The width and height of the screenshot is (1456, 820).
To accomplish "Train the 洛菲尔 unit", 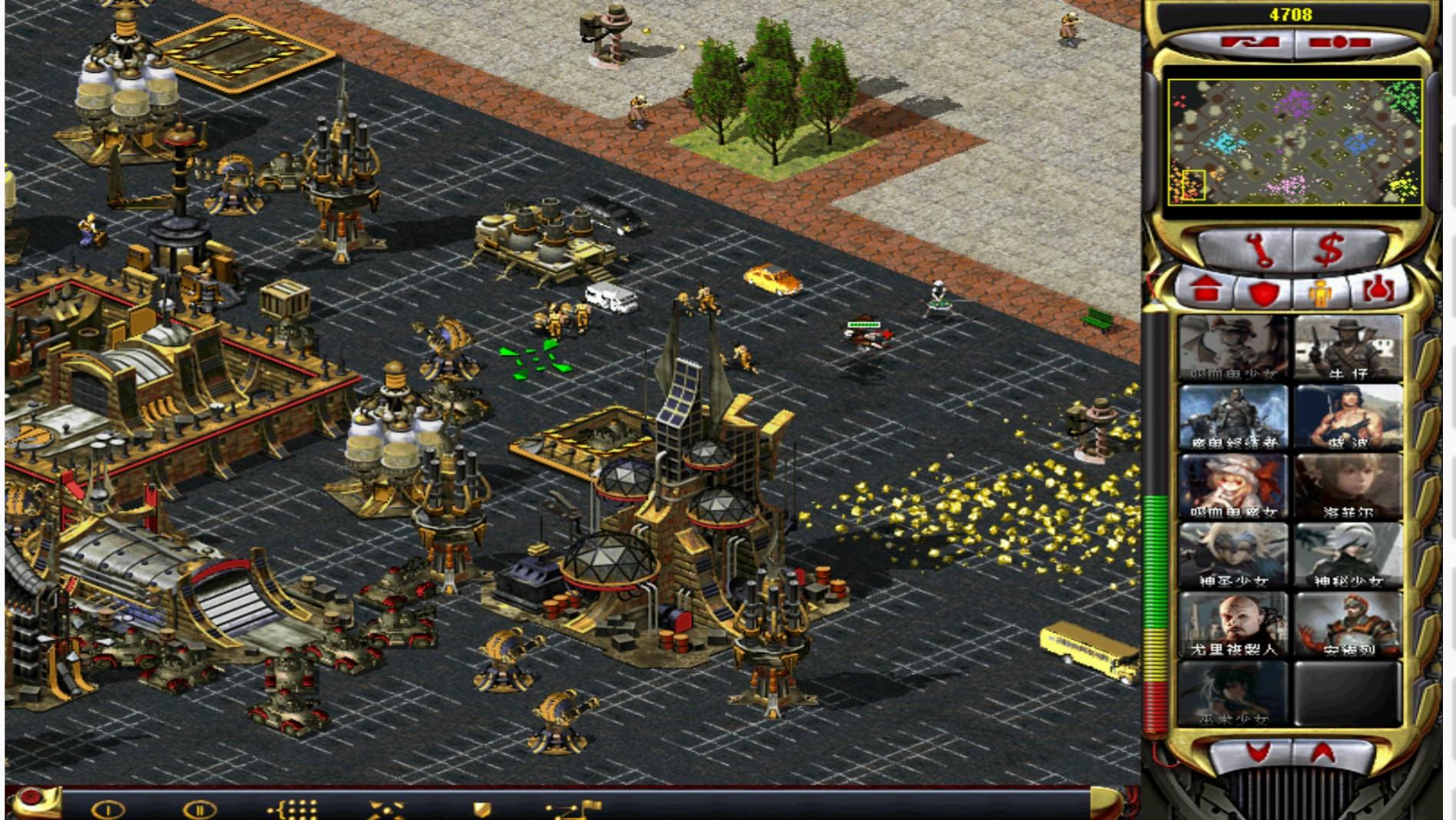I will click(x=1348, y=487).
